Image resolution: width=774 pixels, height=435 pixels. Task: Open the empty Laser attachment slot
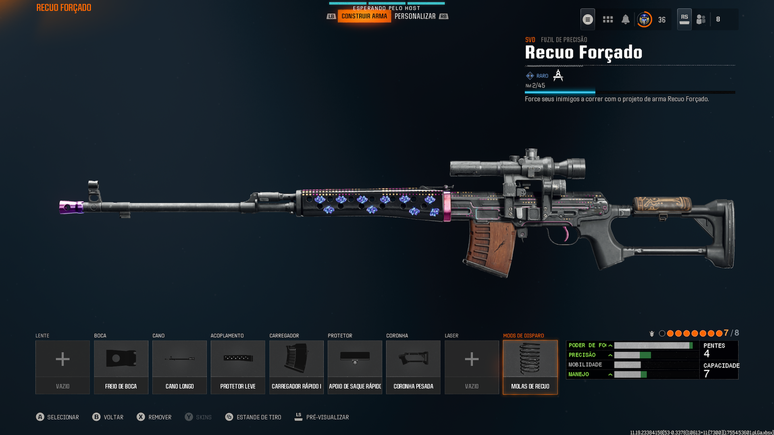coord(471,366)
